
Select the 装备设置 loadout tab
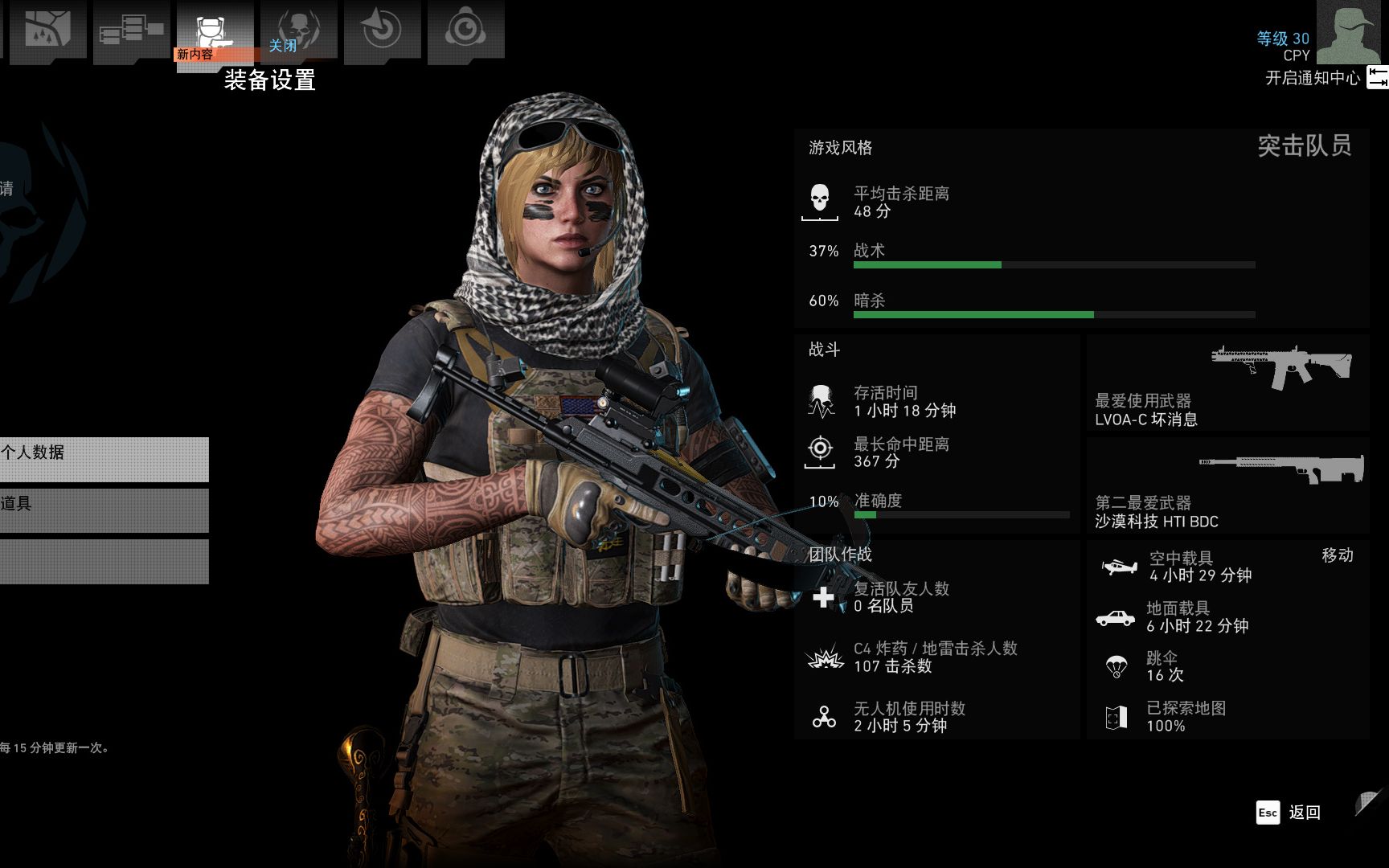(215, 32)
